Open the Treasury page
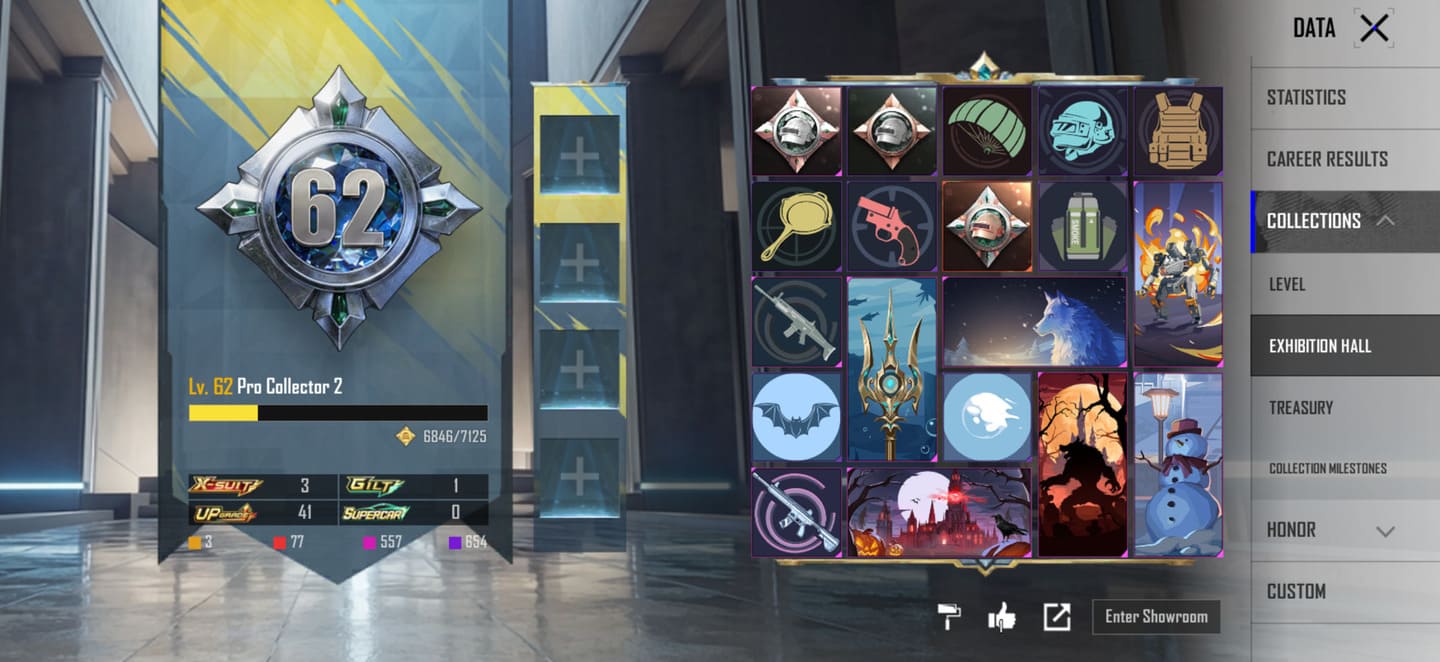Image resolution: width=1440 pixels, height=662 pixels. 1300,408
